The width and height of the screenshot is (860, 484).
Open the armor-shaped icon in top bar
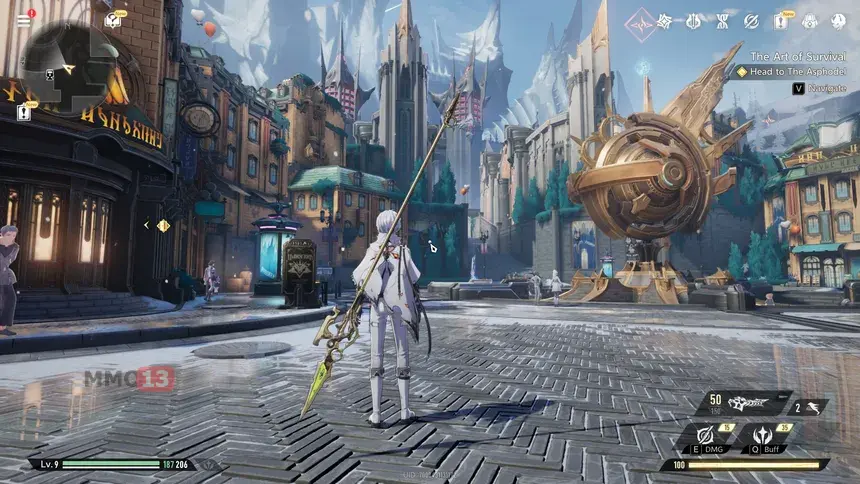click(809, 21)
